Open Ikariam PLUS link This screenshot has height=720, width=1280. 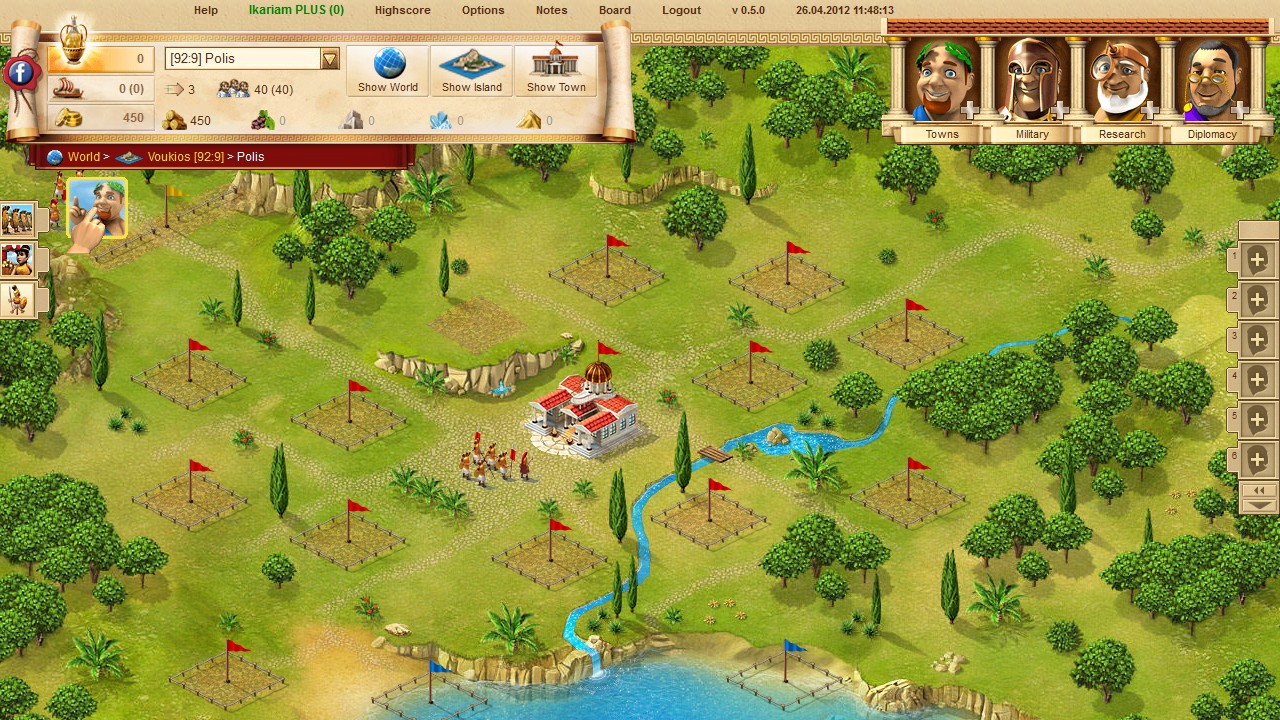click(x=296, y=10)
